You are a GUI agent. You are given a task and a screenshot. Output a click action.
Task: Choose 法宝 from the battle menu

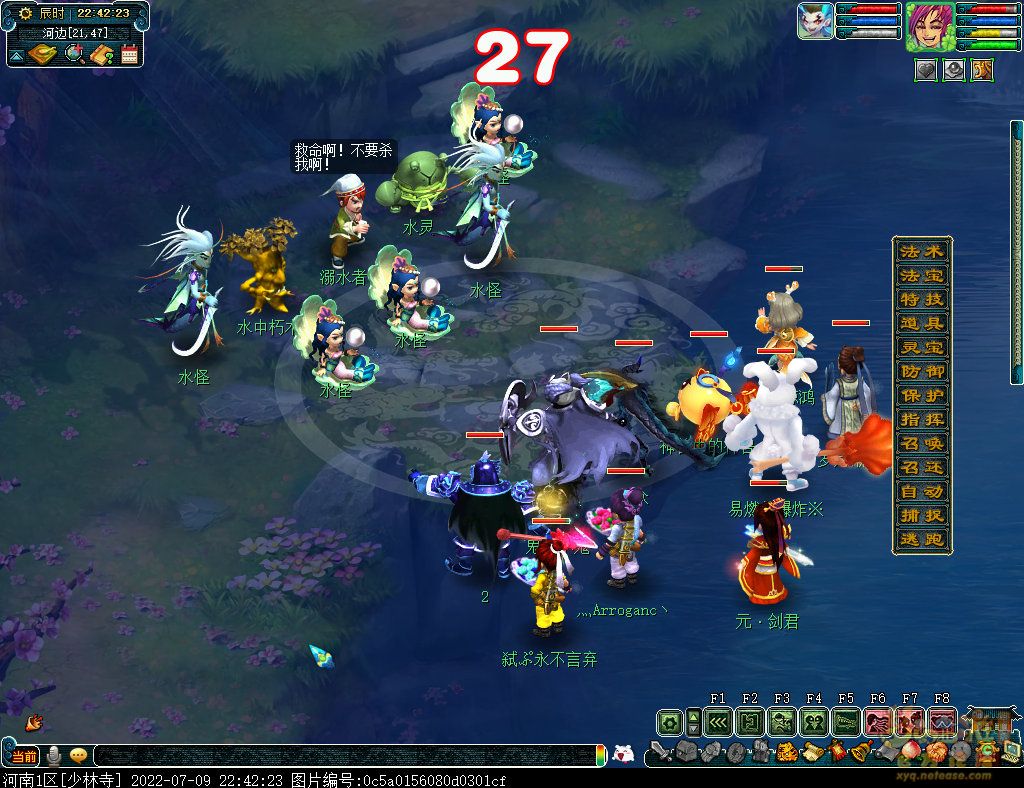coord(921,275)
